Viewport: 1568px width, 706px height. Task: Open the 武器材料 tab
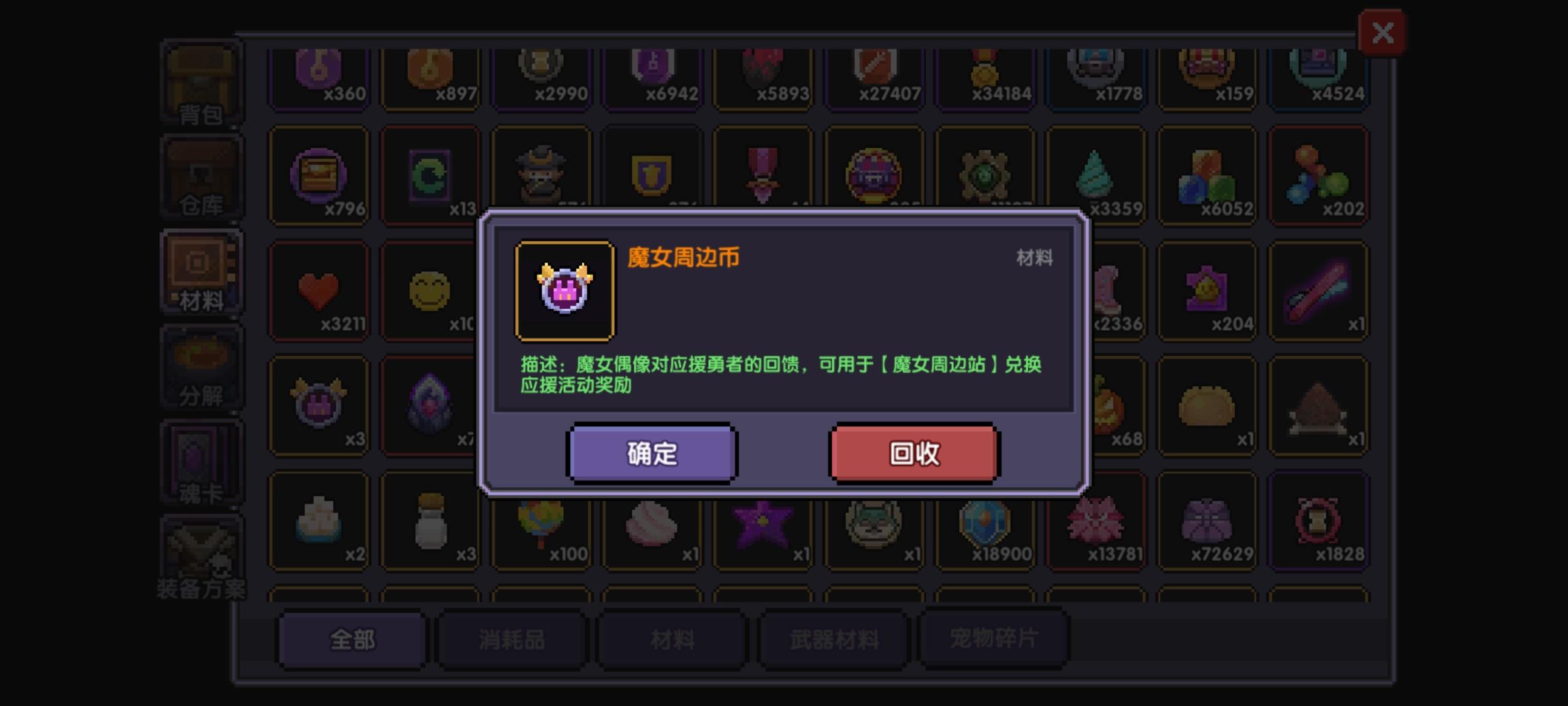coord(832,639)
